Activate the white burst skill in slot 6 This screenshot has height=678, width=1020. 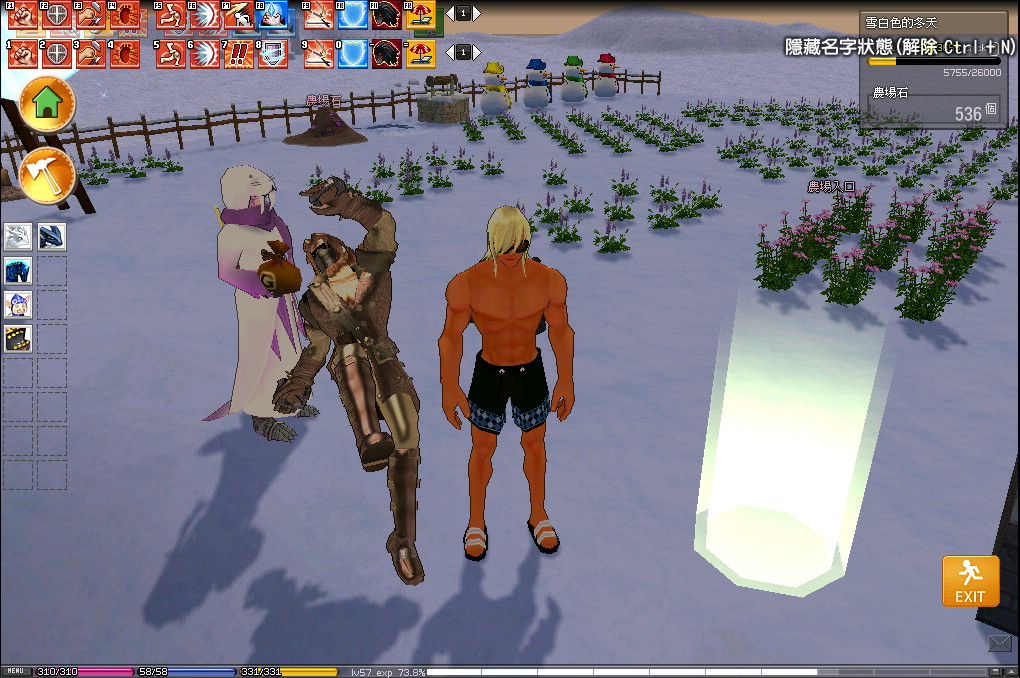(x=205, y=54)
